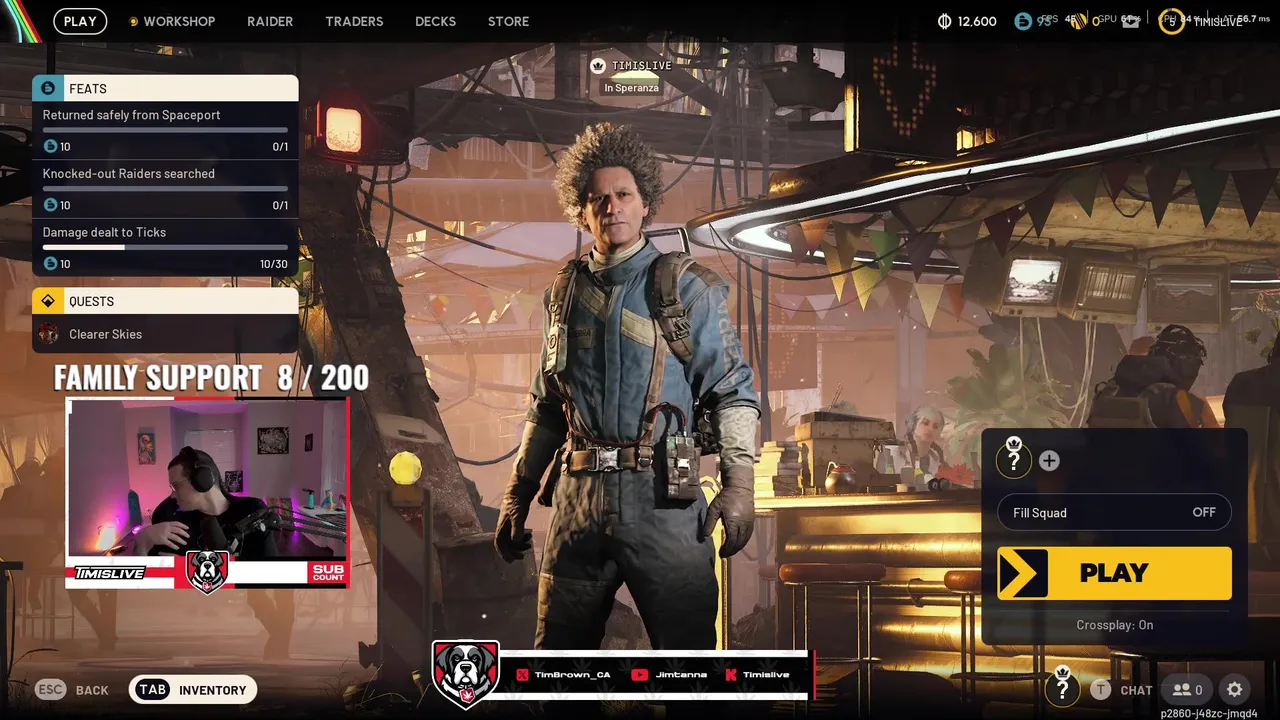Select the Play tab in top bar
The width and height of the screenshot is (1280, 720).
(x=80, y=21)
